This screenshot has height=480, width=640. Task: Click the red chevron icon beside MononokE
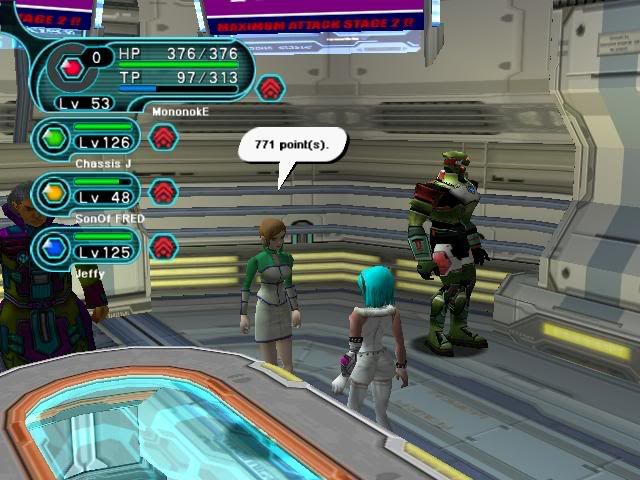pyautogui.click(x=270, y=89)
